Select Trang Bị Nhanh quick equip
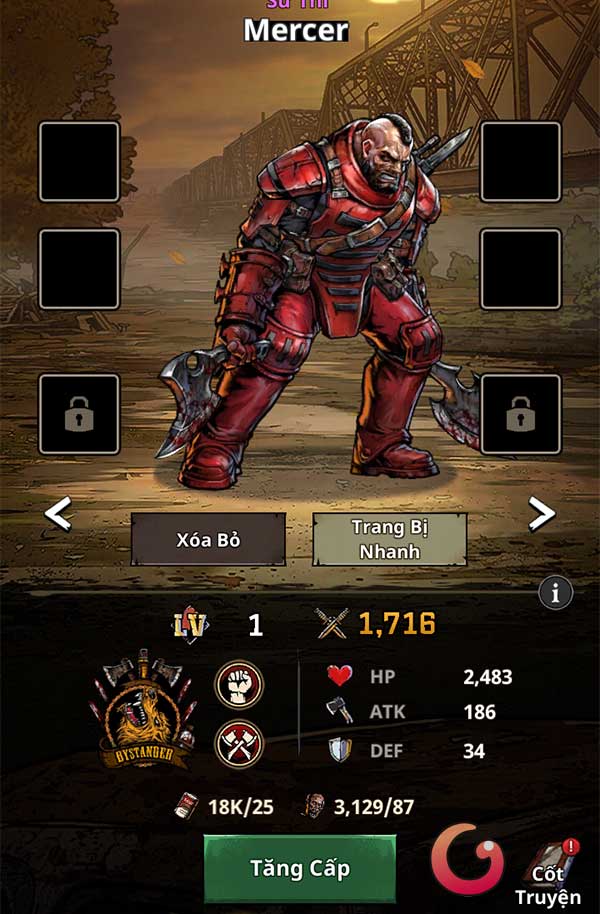Viewport: 600px width, 914px height. click(x=389, y=540)
